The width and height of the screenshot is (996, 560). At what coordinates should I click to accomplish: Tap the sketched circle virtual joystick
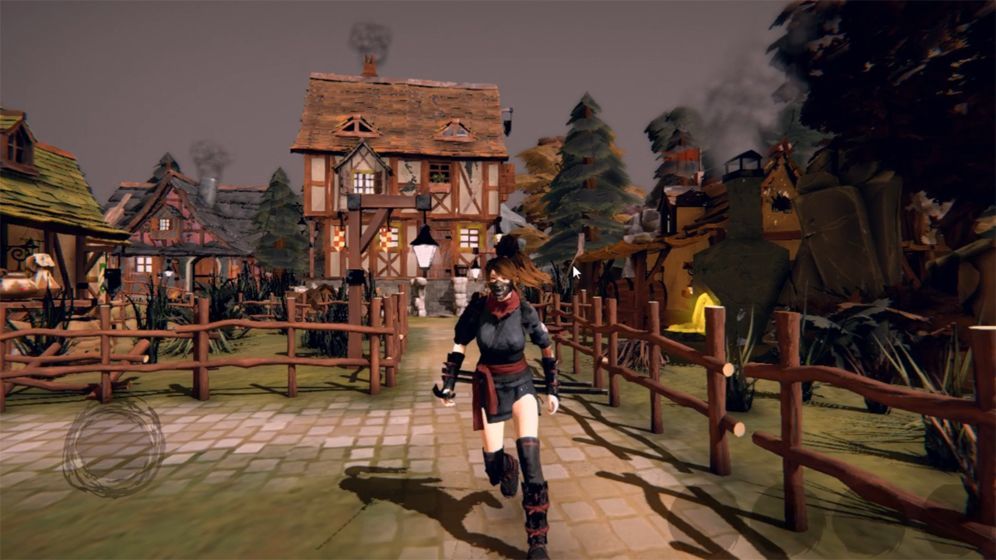click(x=113, y=447)
